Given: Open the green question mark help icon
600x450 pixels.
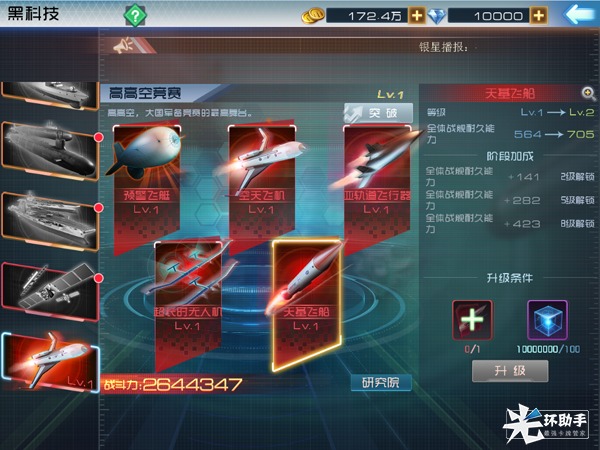Looking at the screenshot, I should tap(134, 15).
